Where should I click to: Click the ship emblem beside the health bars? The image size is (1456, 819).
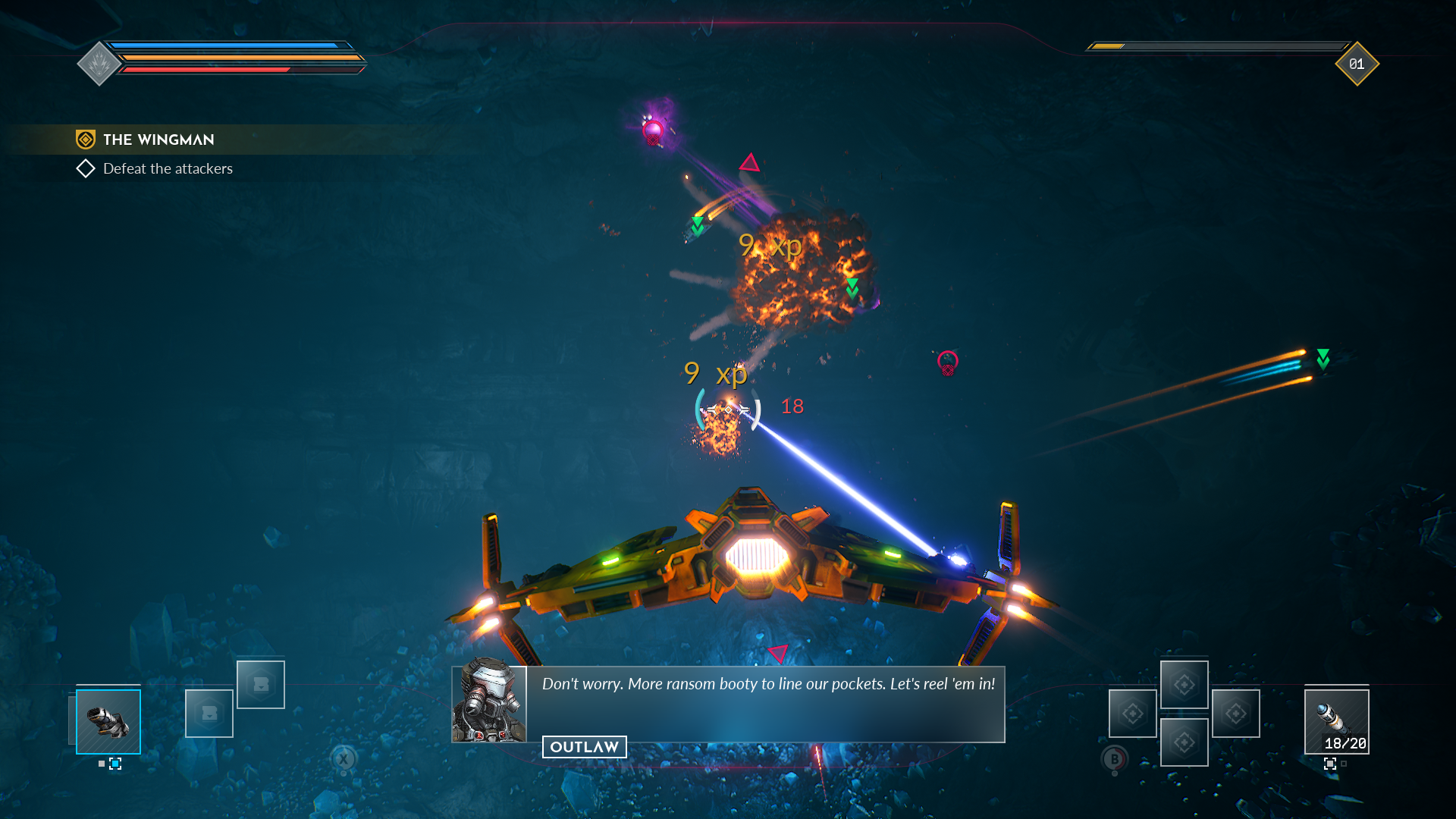coord(98,64)
